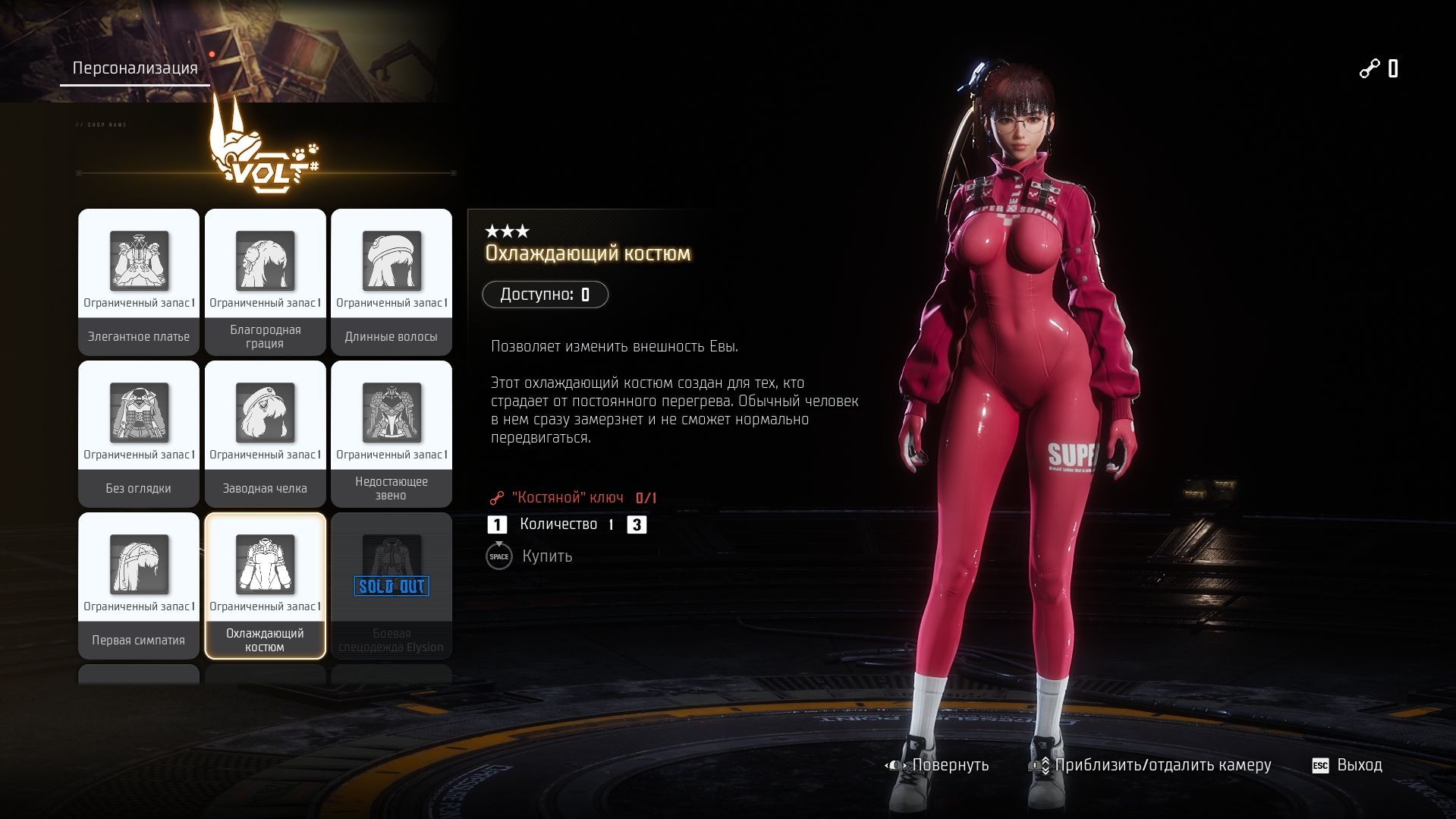Choose the Благородная грация hairstyle item
Viewport: 1456px width, 819px height.
pyautogui.click(x=265, y=282)
